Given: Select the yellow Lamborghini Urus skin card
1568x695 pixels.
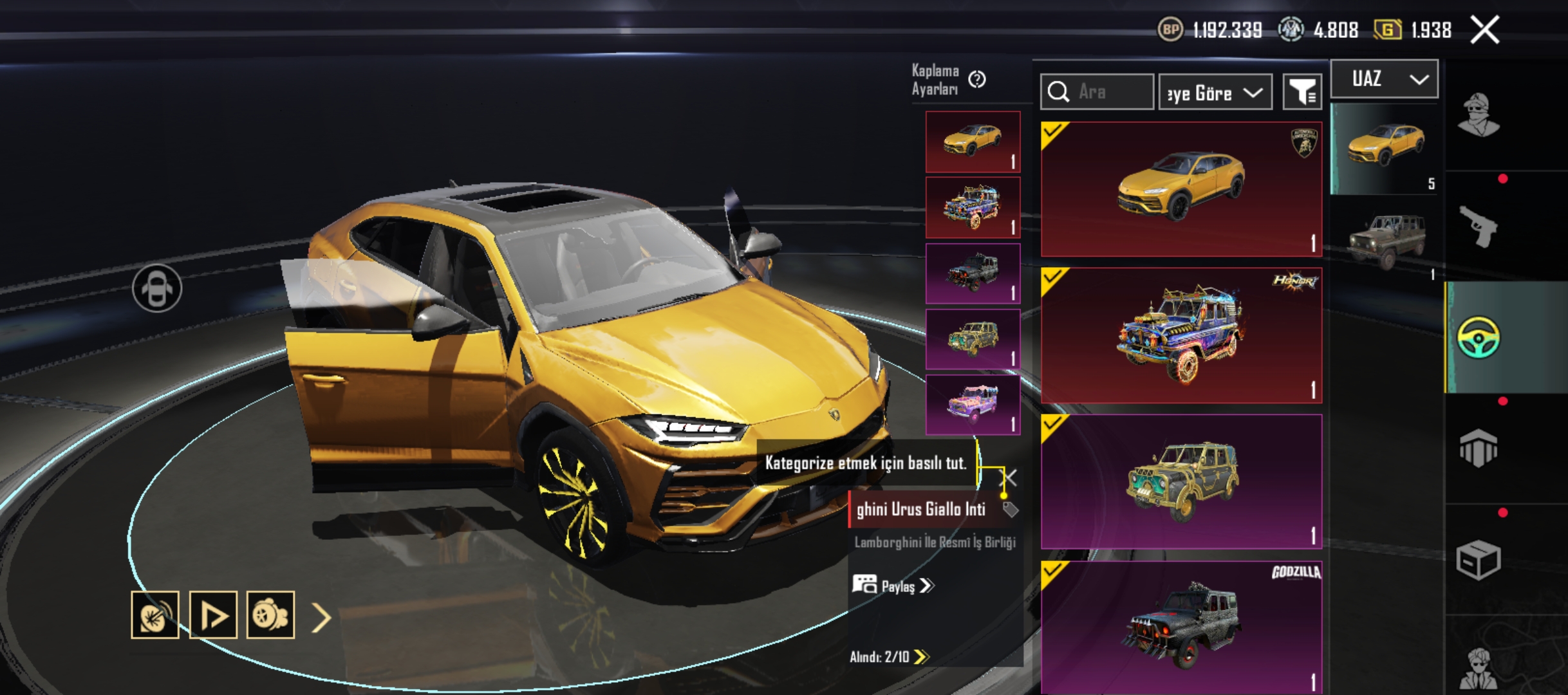Looking at the screenshot, I should 1181,189.
